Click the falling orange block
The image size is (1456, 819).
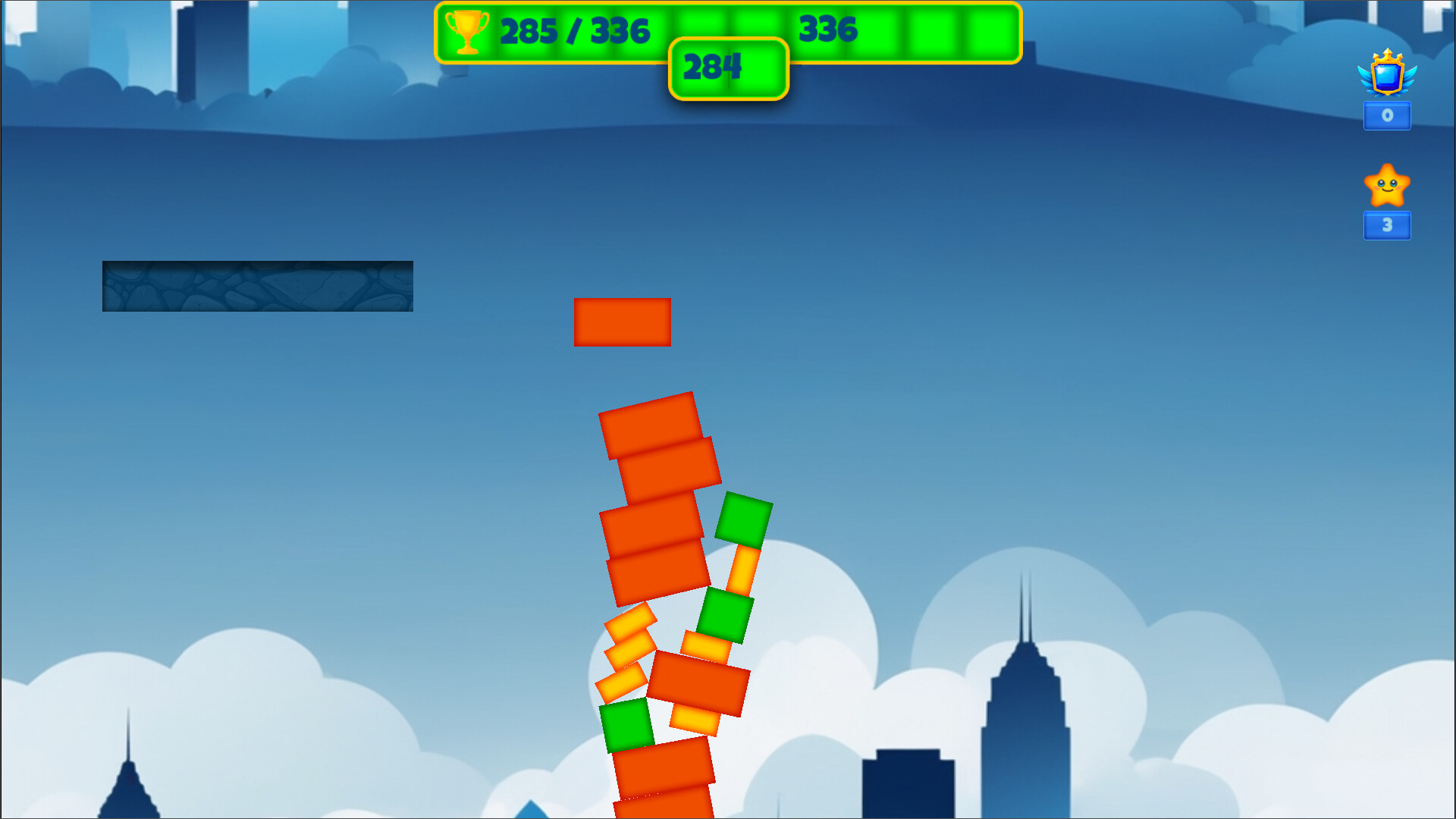[x=622, y=322]
